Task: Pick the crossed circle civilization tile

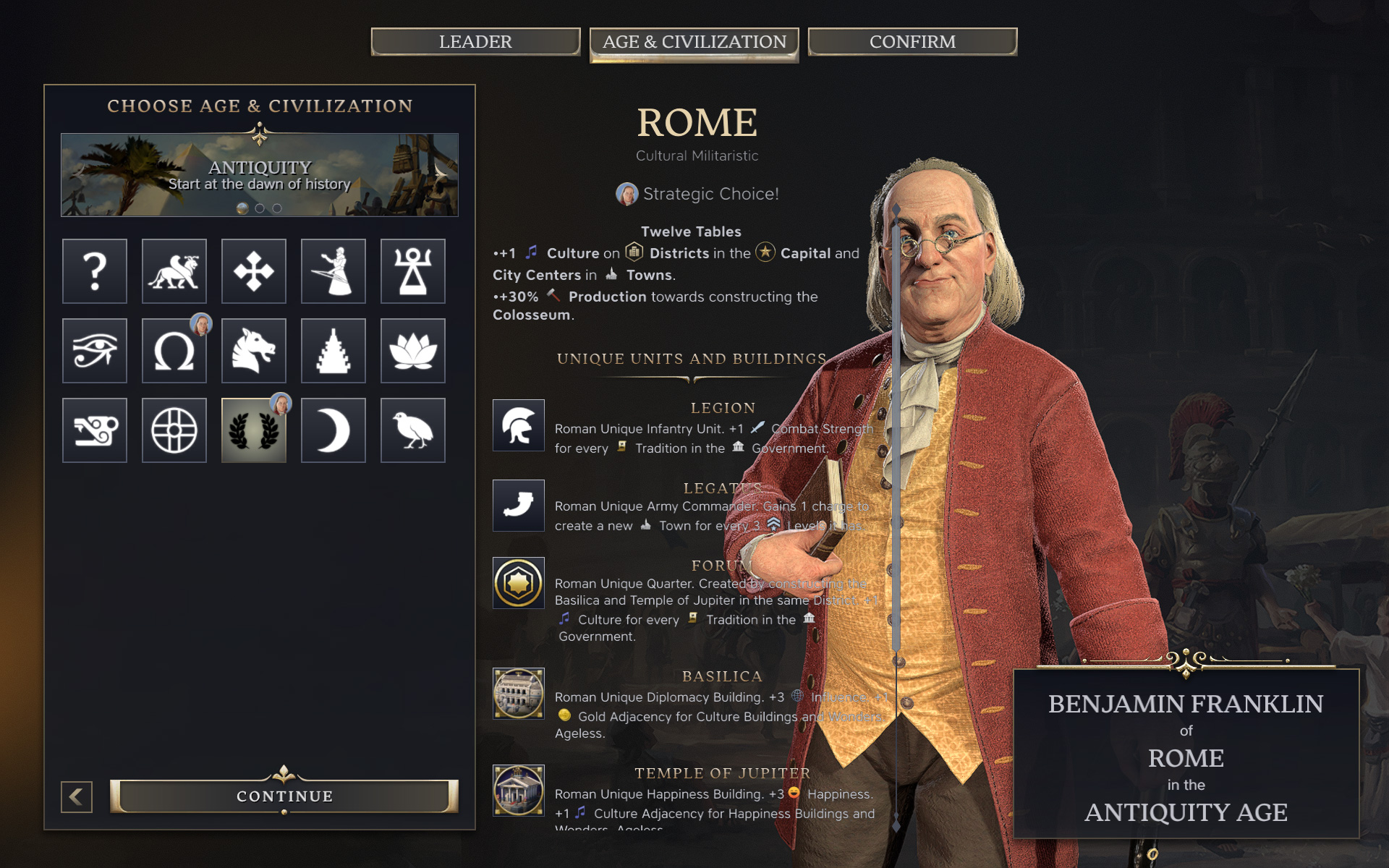Action: 174,430
